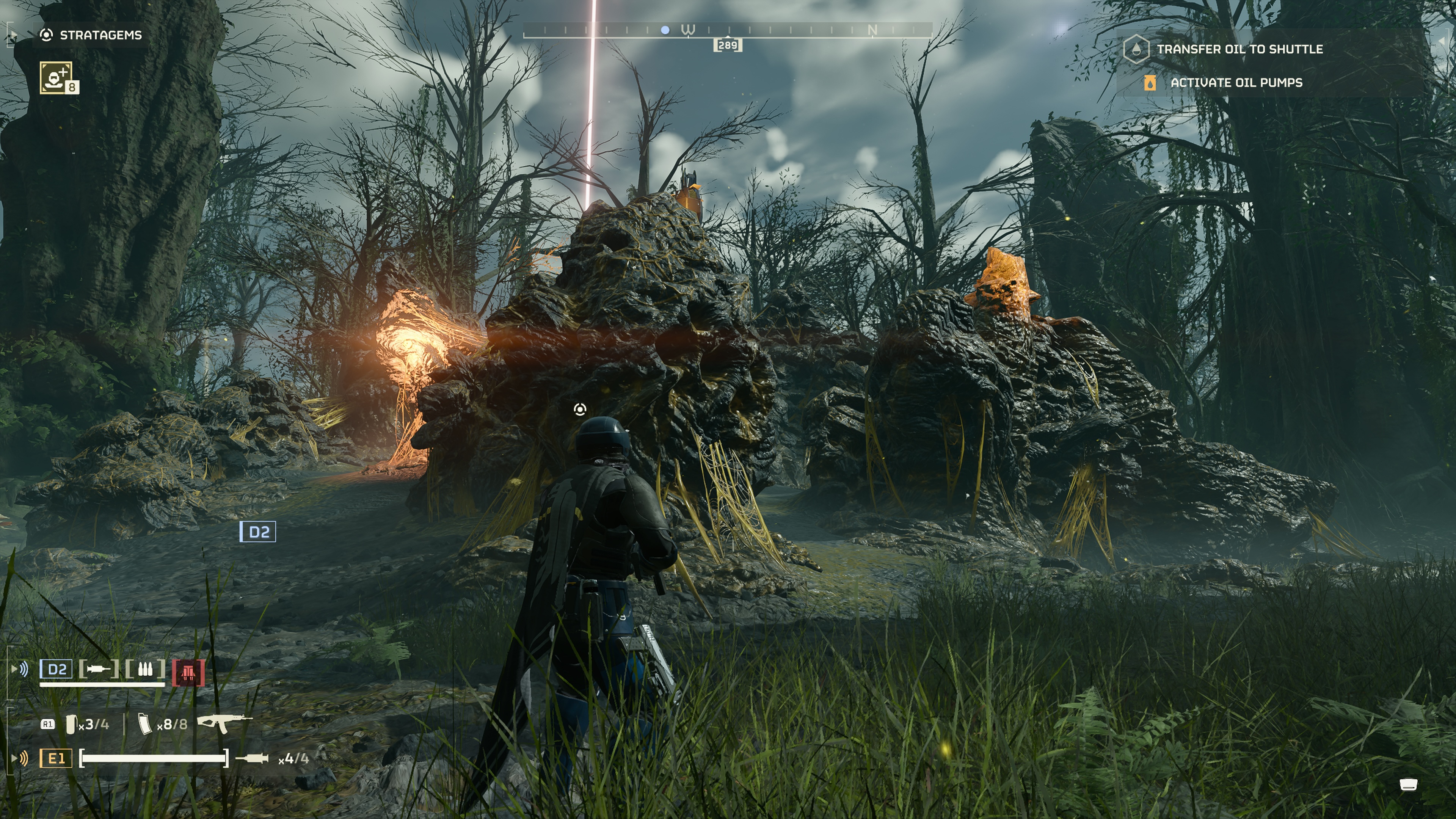1456x819 pixels.
Task: Select teammate D2's squad tag in the HUD
Action: pos(56,669)
